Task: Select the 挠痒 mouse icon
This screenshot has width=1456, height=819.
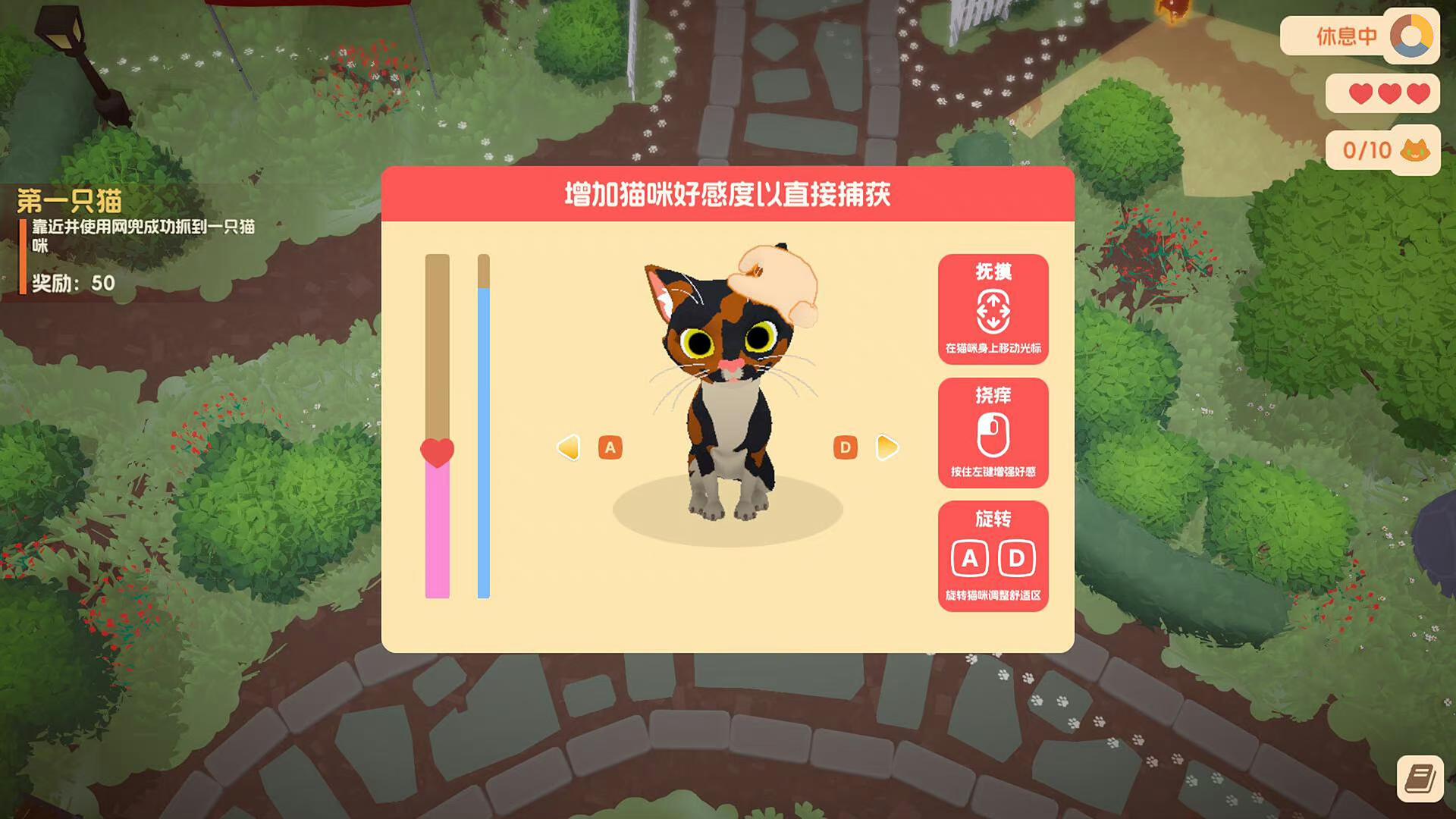Action: [x=993, y=432]
